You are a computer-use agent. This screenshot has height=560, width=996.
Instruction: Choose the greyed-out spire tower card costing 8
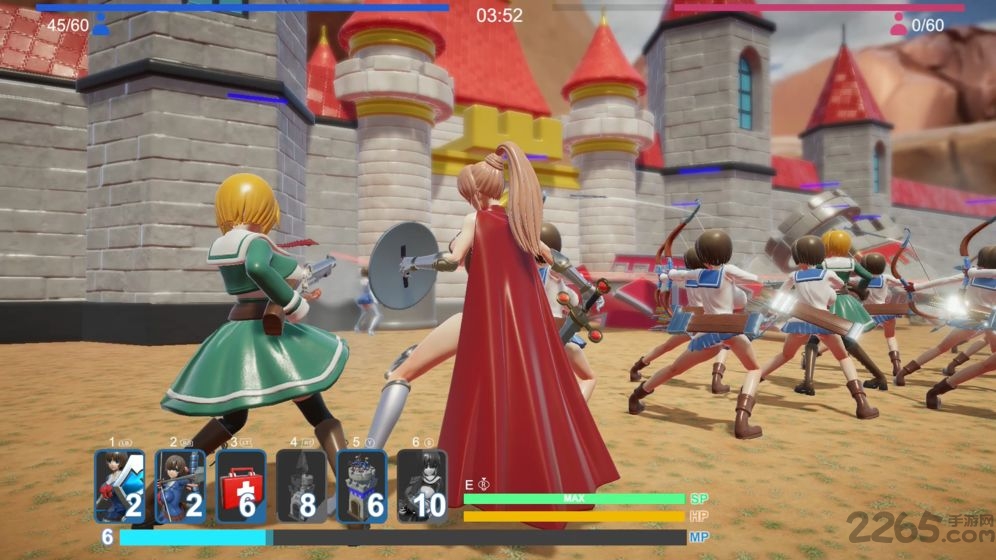click(301, 486)
